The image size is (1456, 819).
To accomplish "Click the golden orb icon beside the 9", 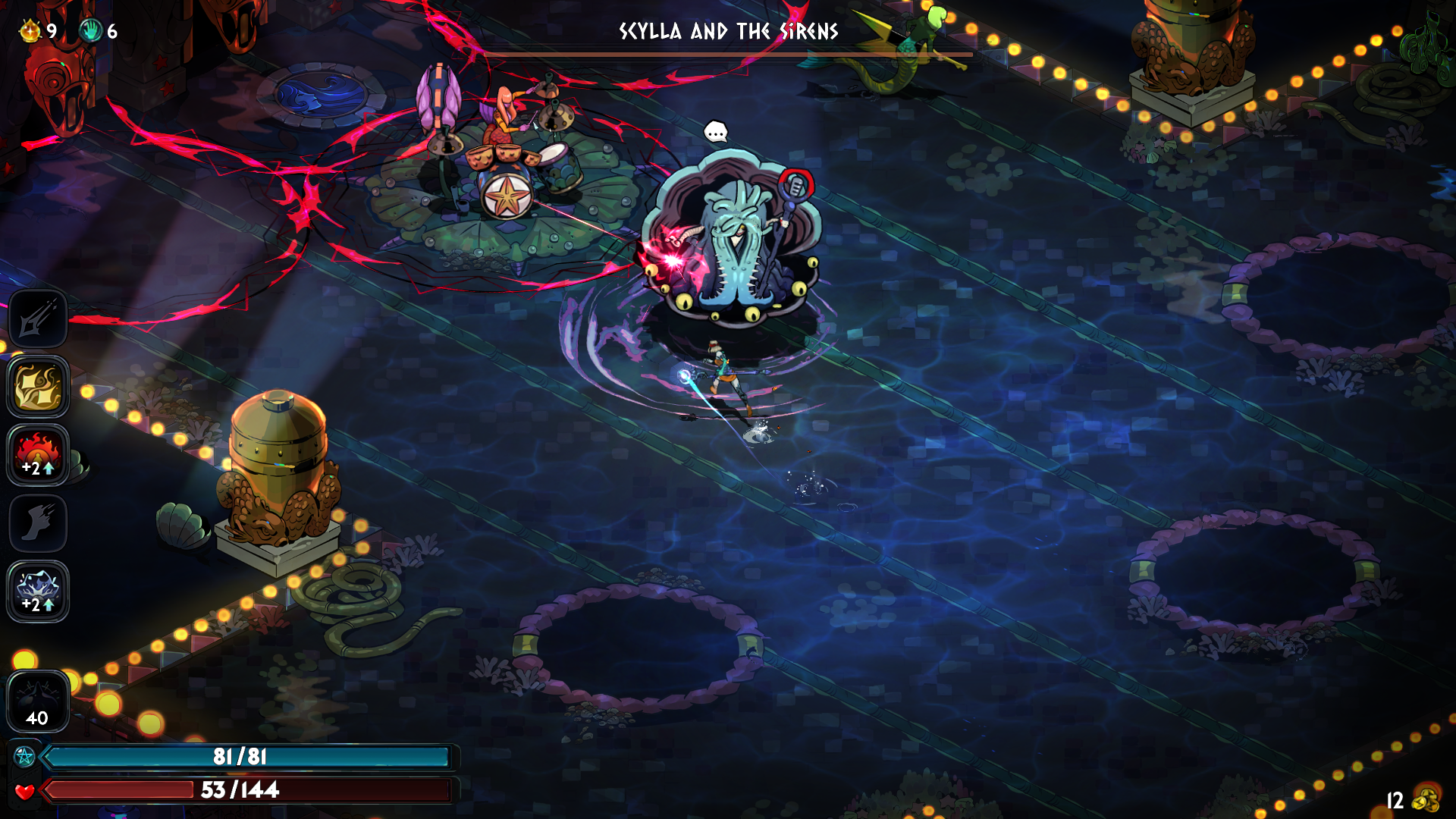I will [30, 31].
